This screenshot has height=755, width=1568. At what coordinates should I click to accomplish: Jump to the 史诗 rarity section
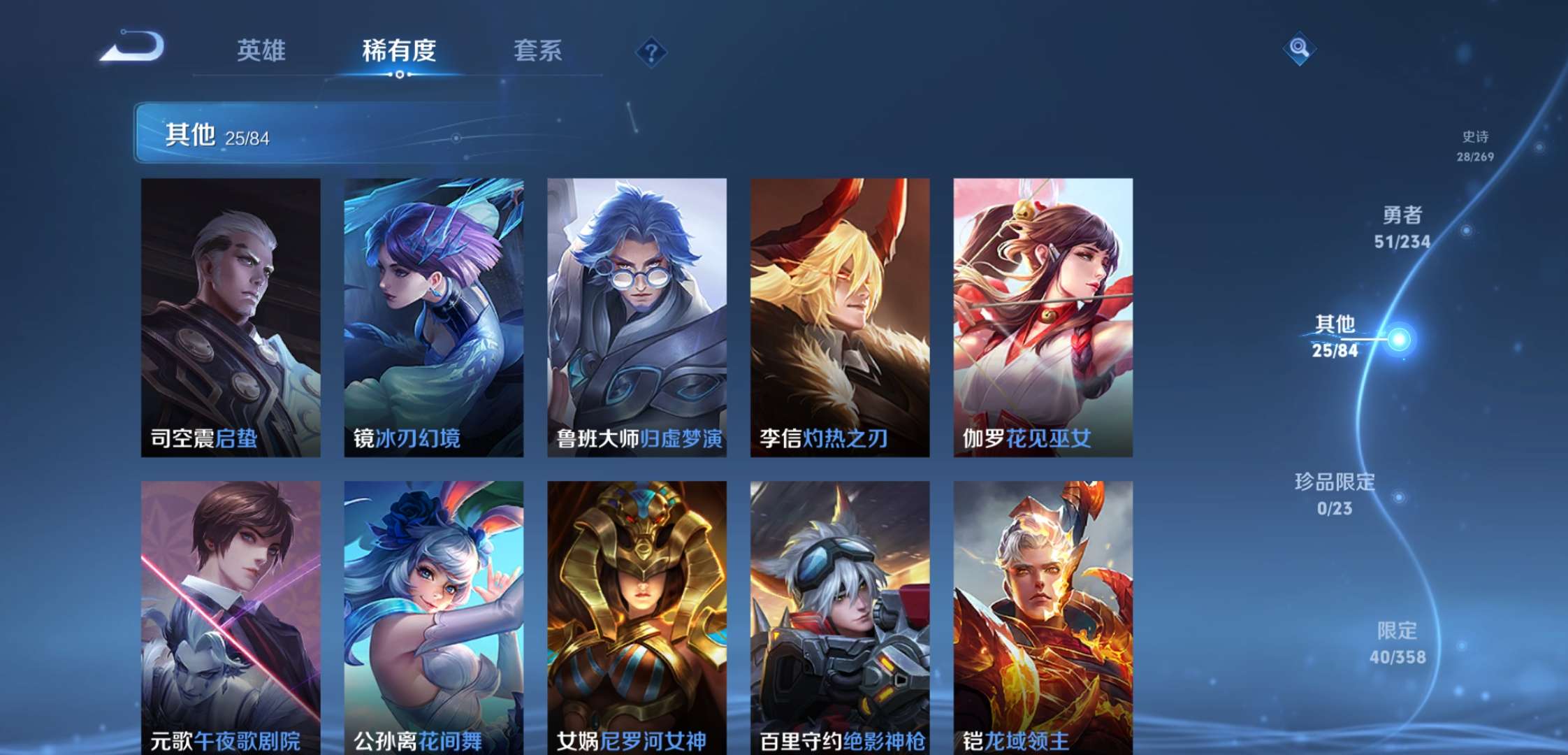coord(1475,146)
